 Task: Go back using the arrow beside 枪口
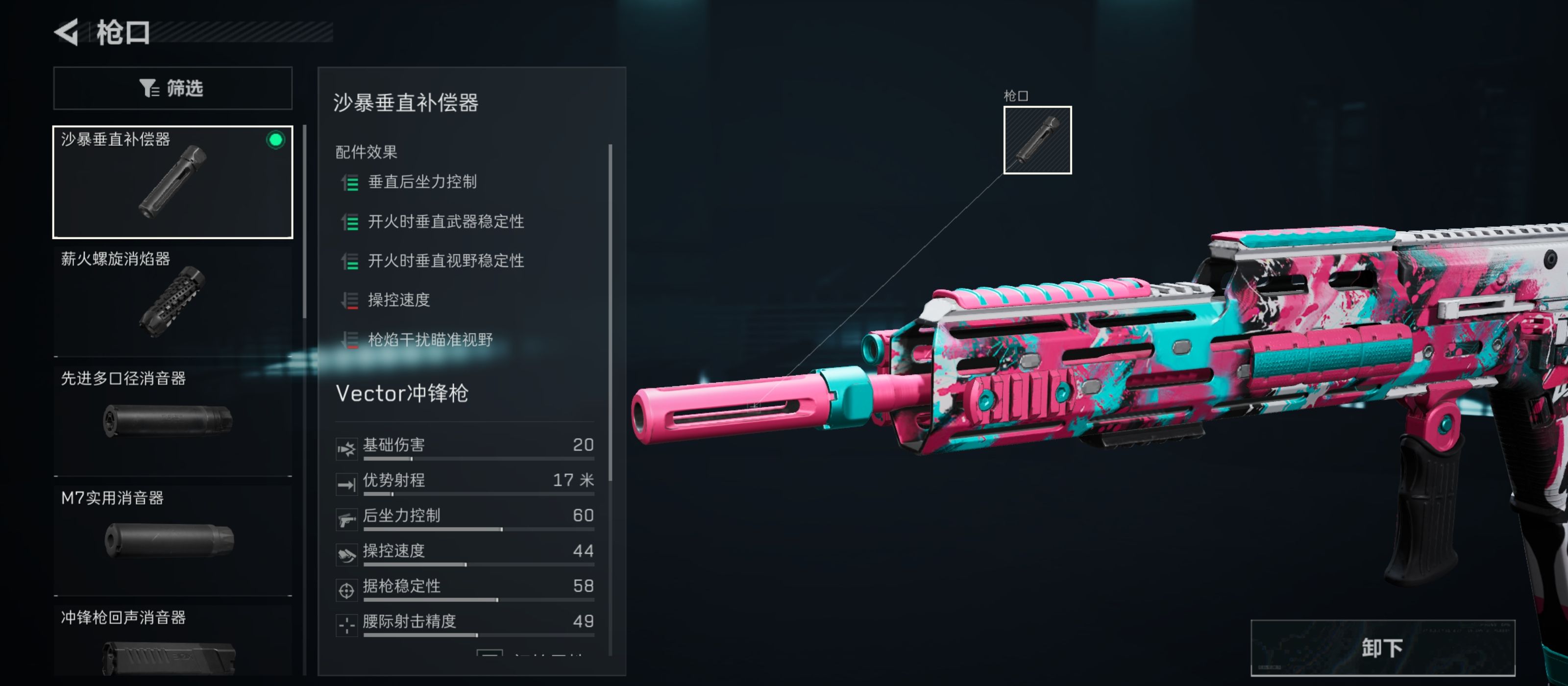(x=67, y=32)
